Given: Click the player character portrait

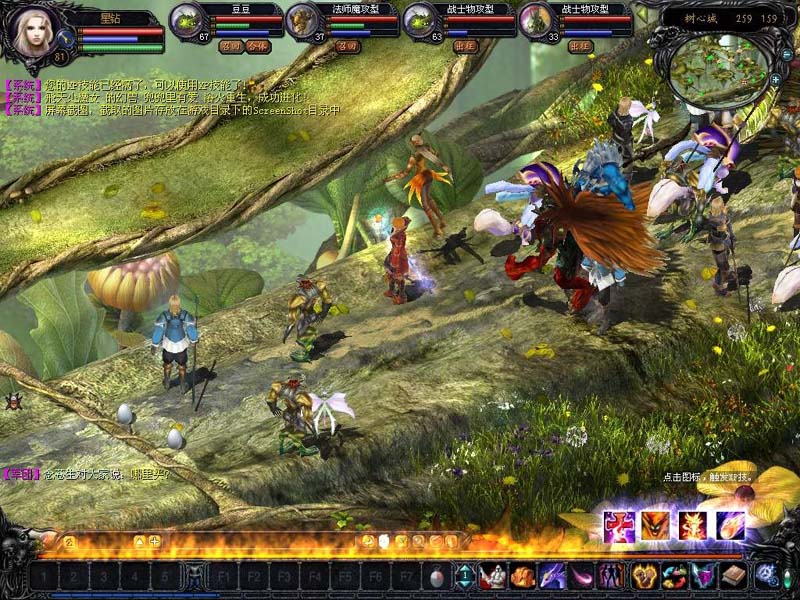Looking at the screenshot, I should point(32,32).
